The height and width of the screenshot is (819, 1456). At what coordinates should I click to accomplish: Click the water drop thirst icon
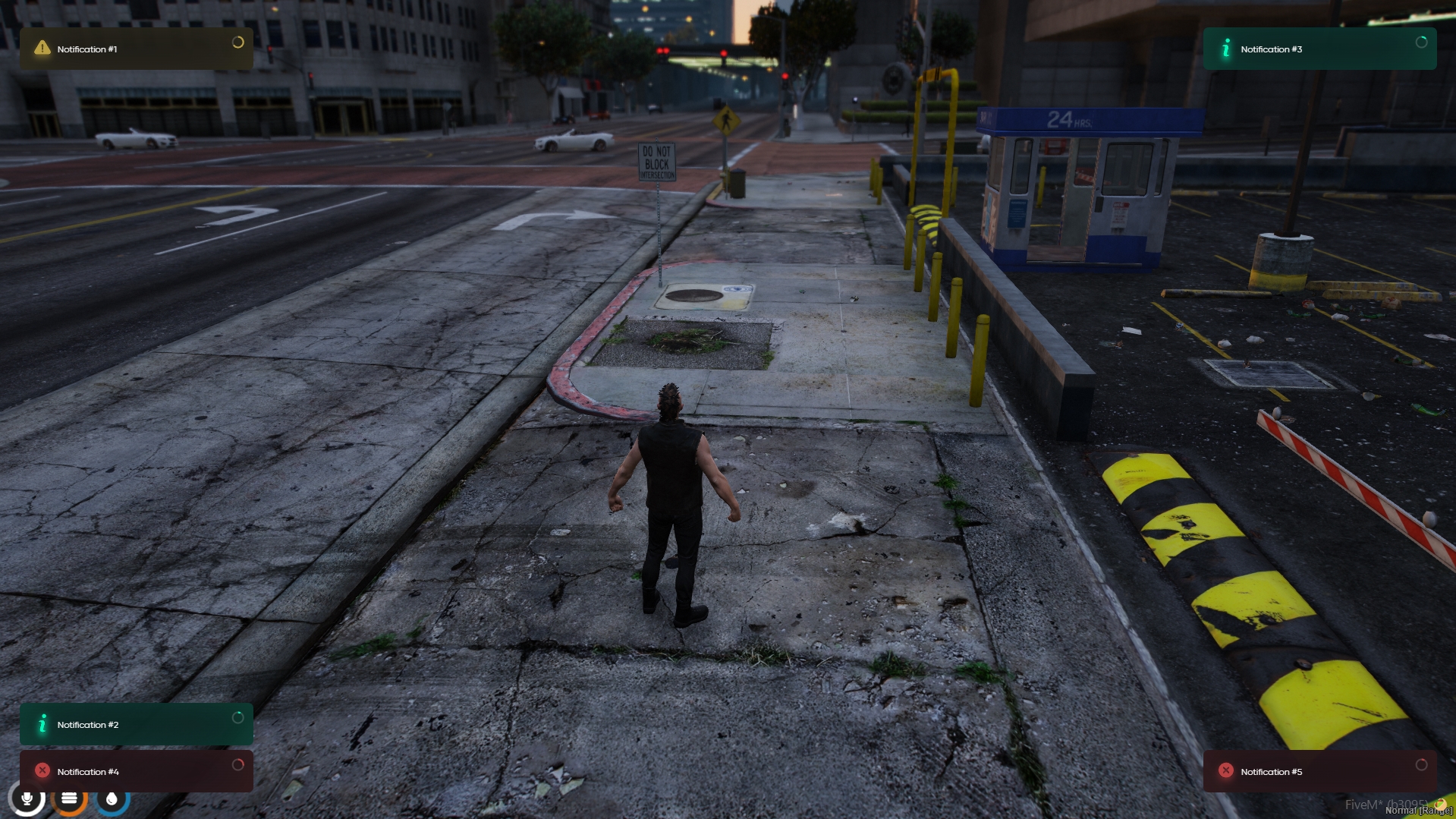pyautogui.click(x=112, y=799)
